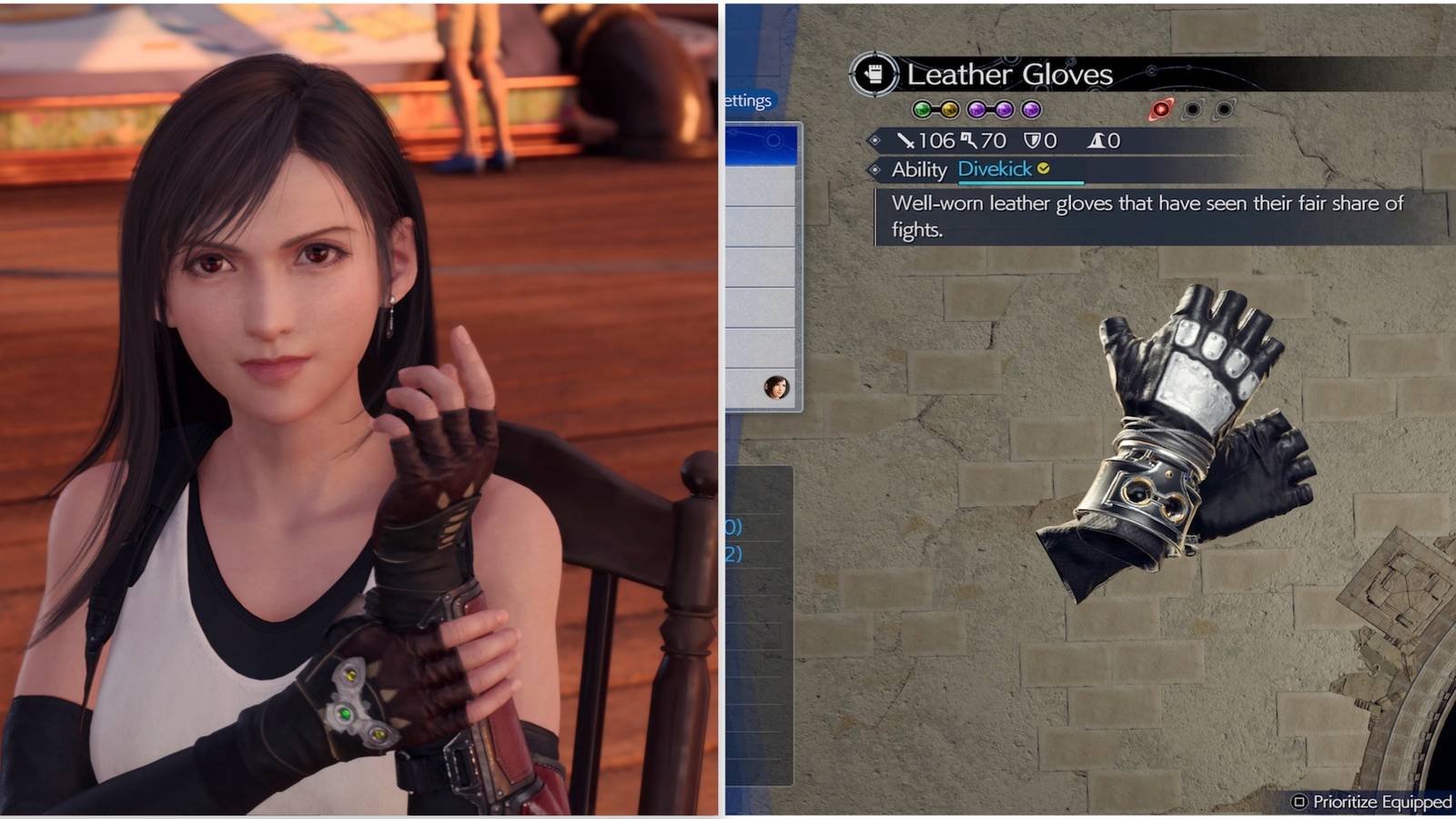The image size is (1456, 819).
Task: Select the defense shield icon in the stats row
Action: click(1034, 141)
